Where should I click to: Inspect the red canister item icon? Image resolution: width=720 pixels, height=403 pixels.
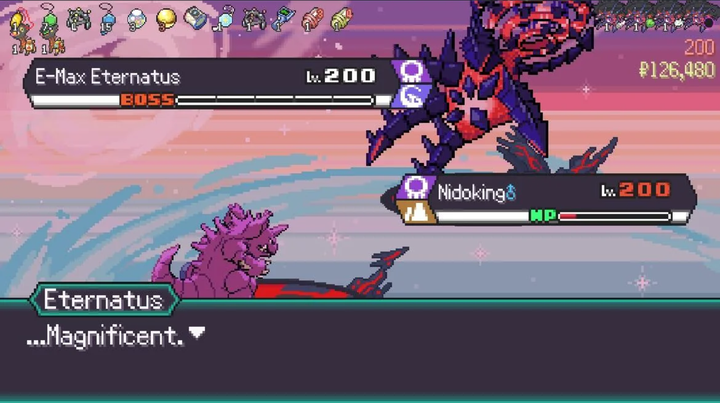pos(312,19)
